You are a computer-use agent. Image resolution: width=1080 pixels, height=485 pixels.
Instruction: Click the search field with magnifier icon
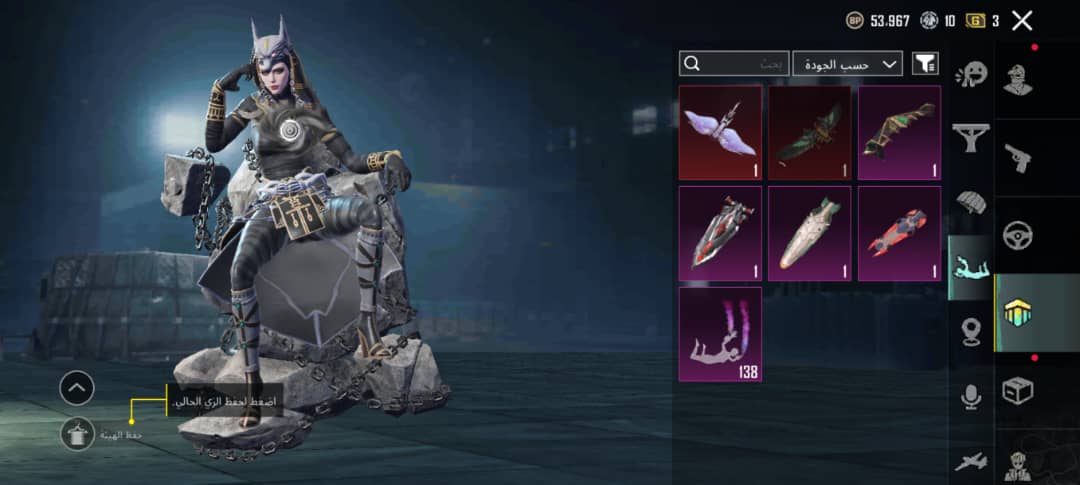tap(734, 64)
